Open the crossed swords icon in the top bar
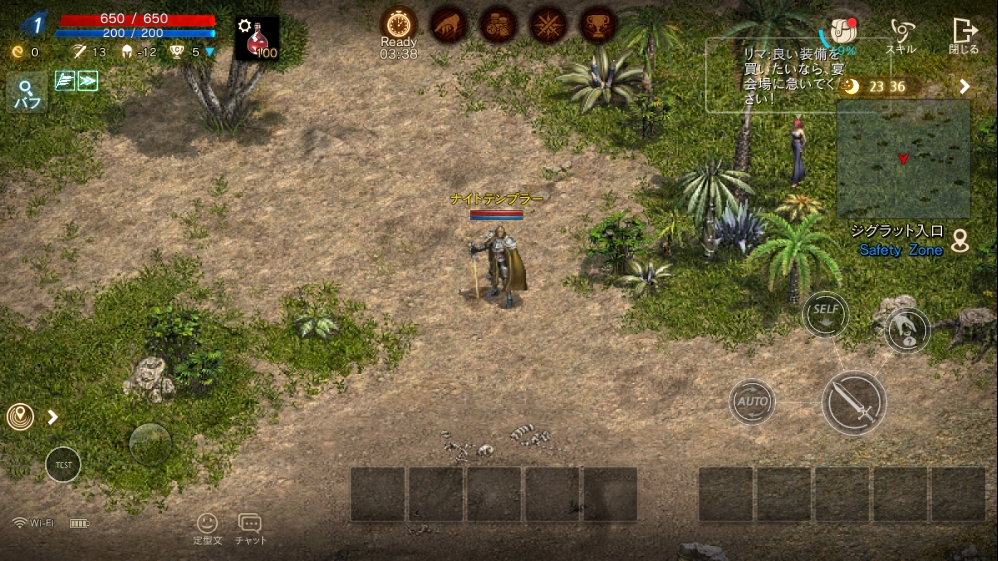Image resolution: width=998 pixels, height=561 pixels. (548, 24)
